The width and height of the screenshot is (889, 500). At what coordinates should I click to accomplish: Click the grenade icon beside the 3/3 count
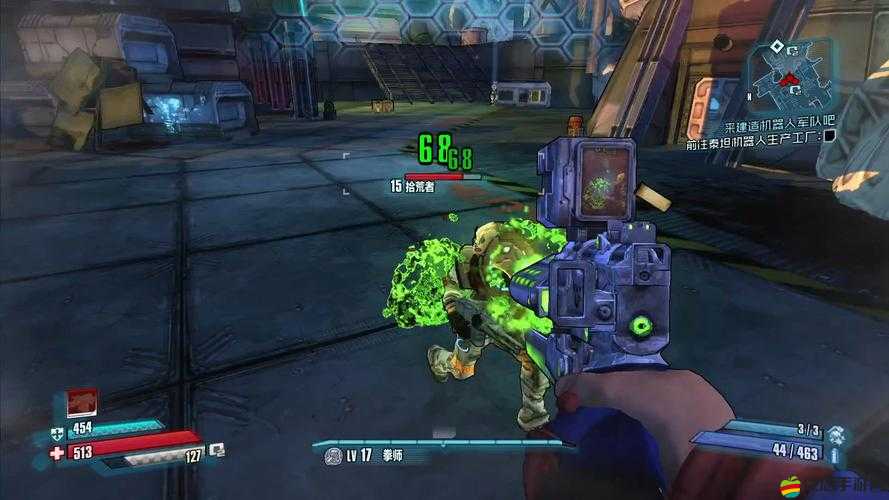tap(836, 433)
